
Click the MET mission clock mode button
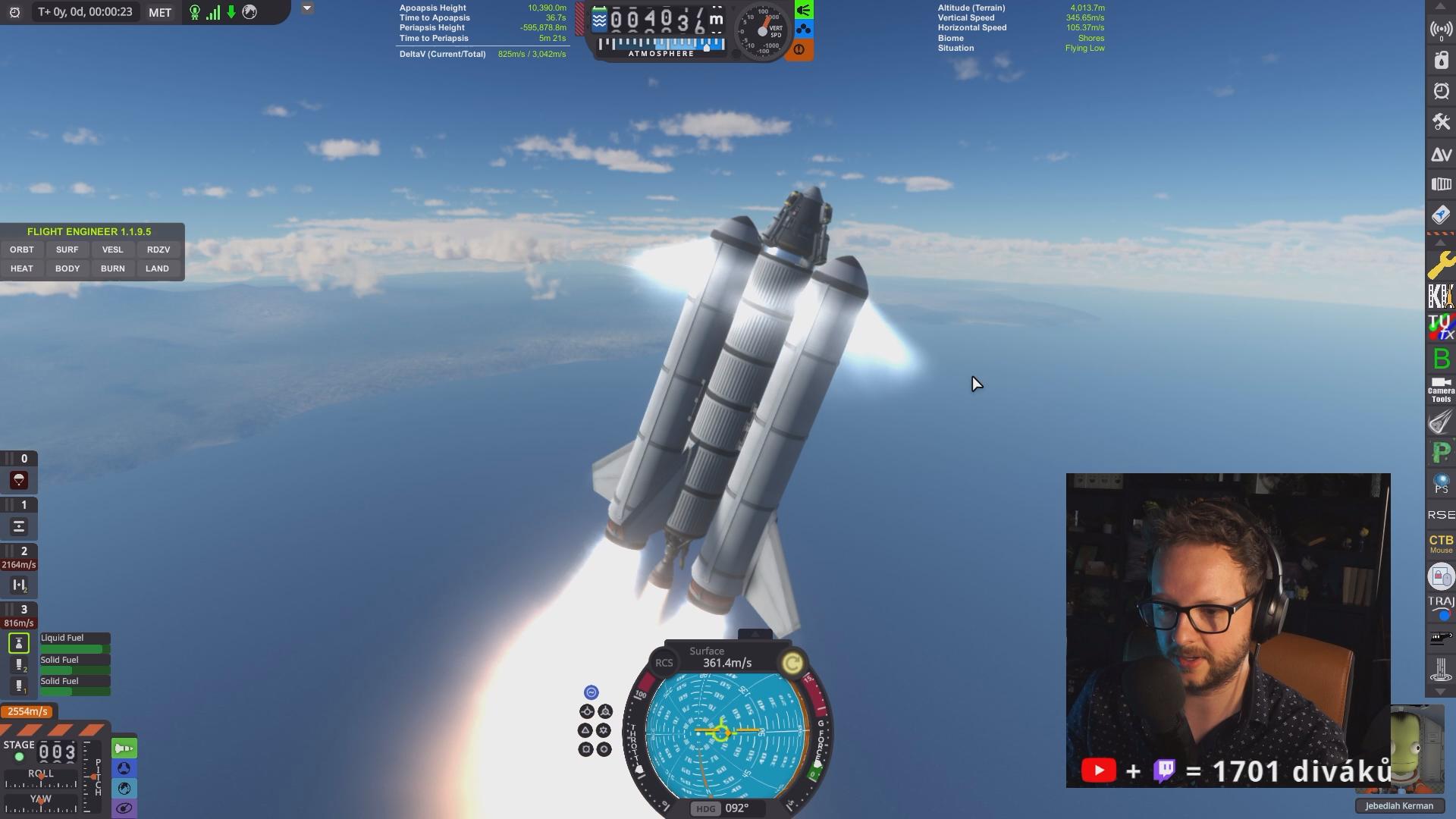(160, 12)
